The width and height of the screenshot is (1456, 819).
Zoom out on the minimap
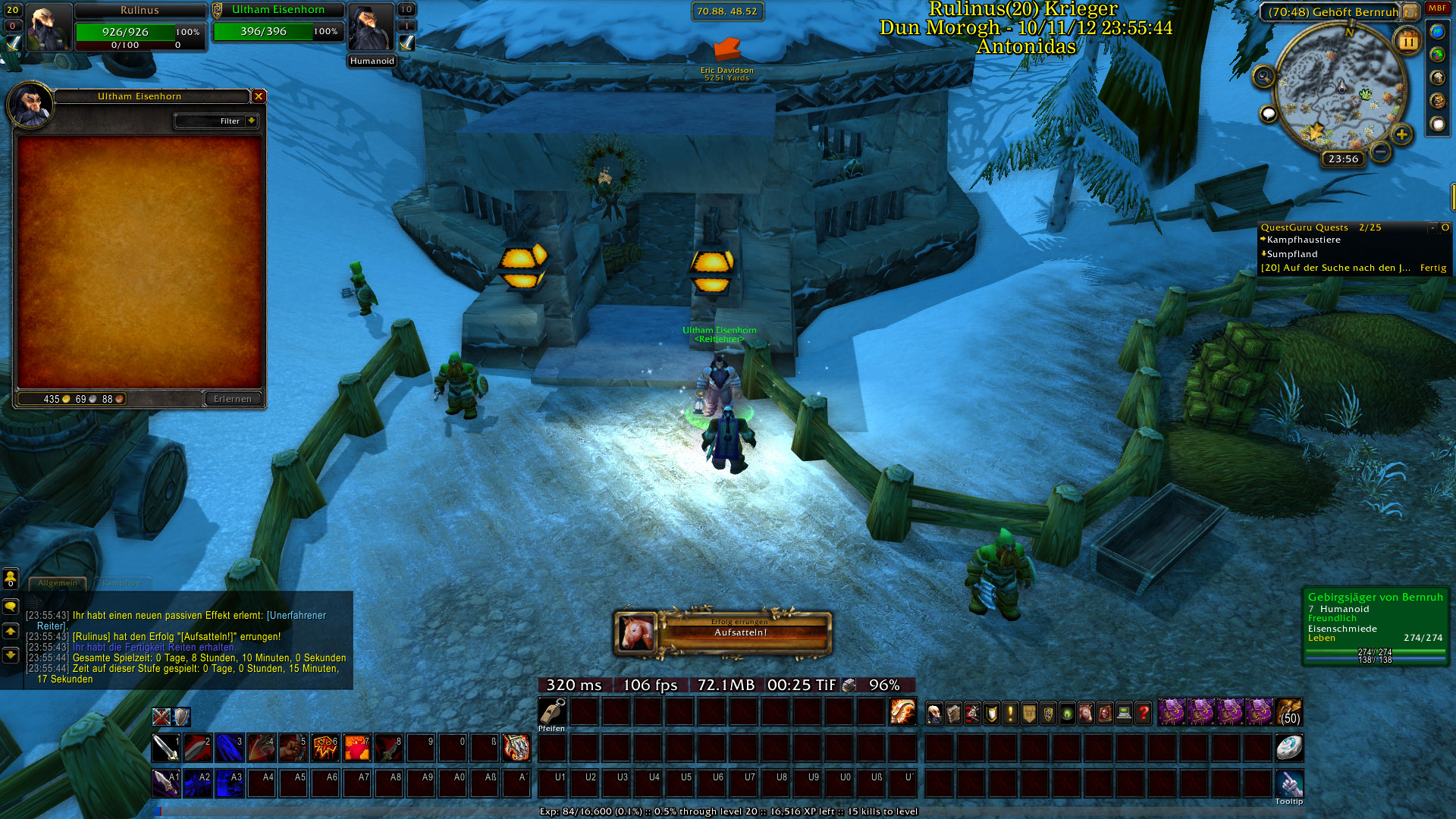(1380, 152)
